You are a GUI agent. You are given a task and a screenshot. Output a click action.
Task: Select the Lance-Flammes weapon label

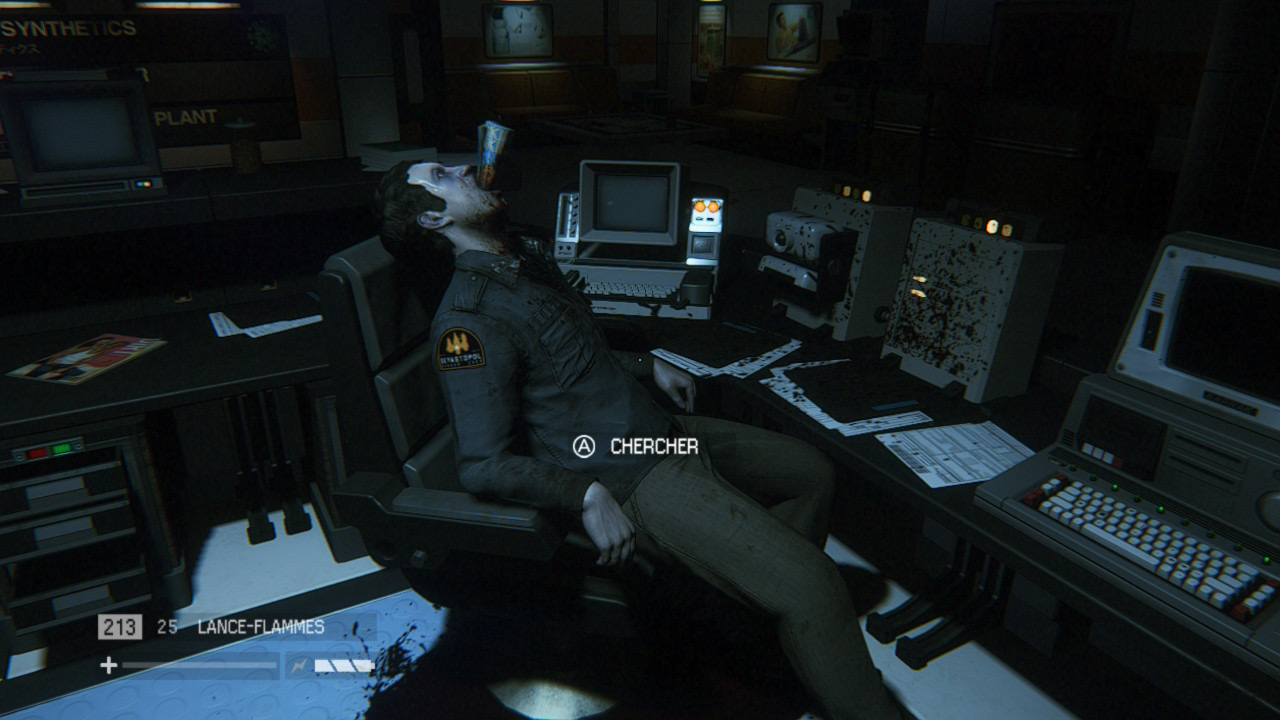[260, 627]
